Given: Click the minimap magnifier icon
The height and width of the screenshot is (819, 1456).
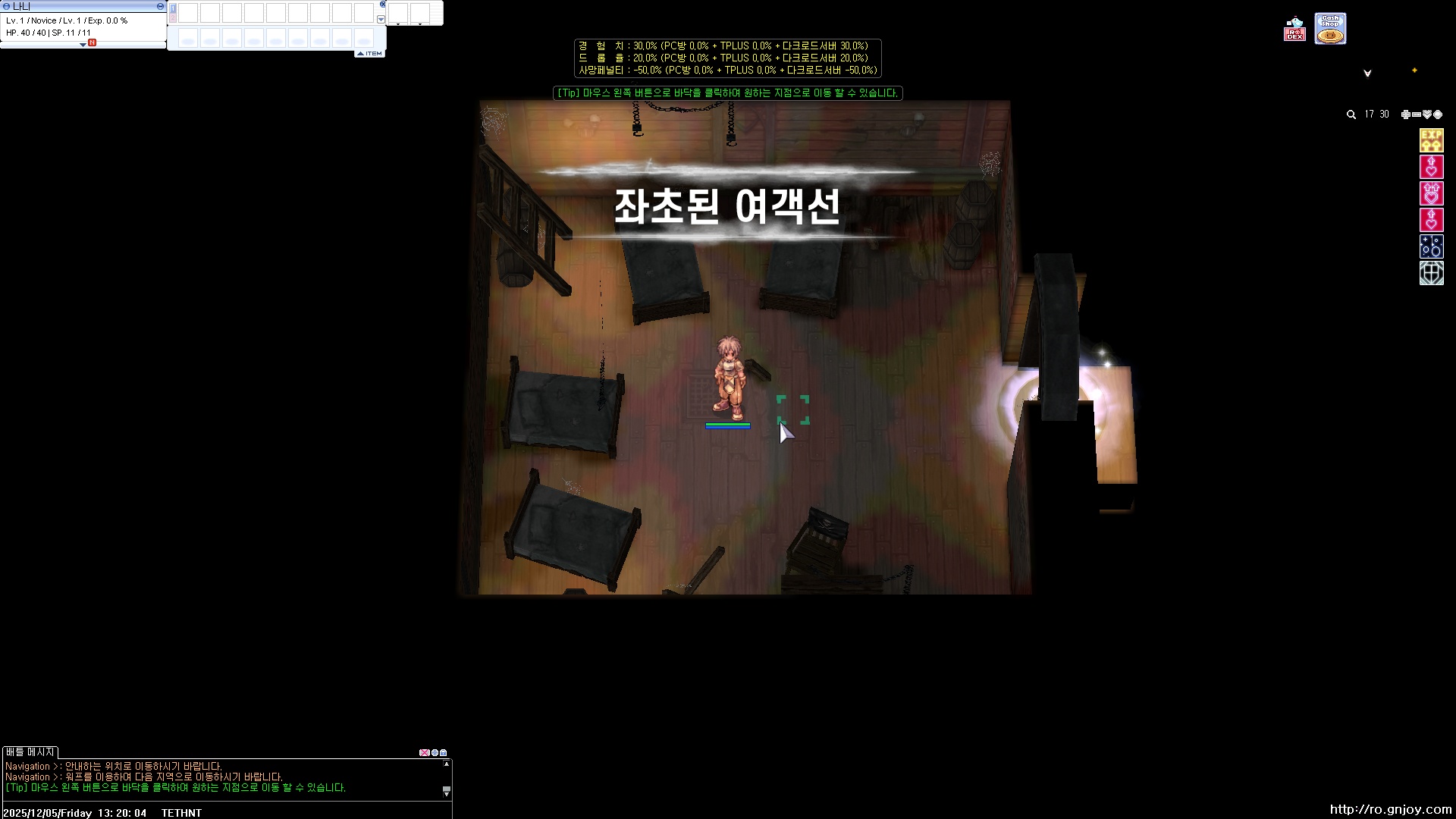Looking at the screenshot, I should 1351,115.
